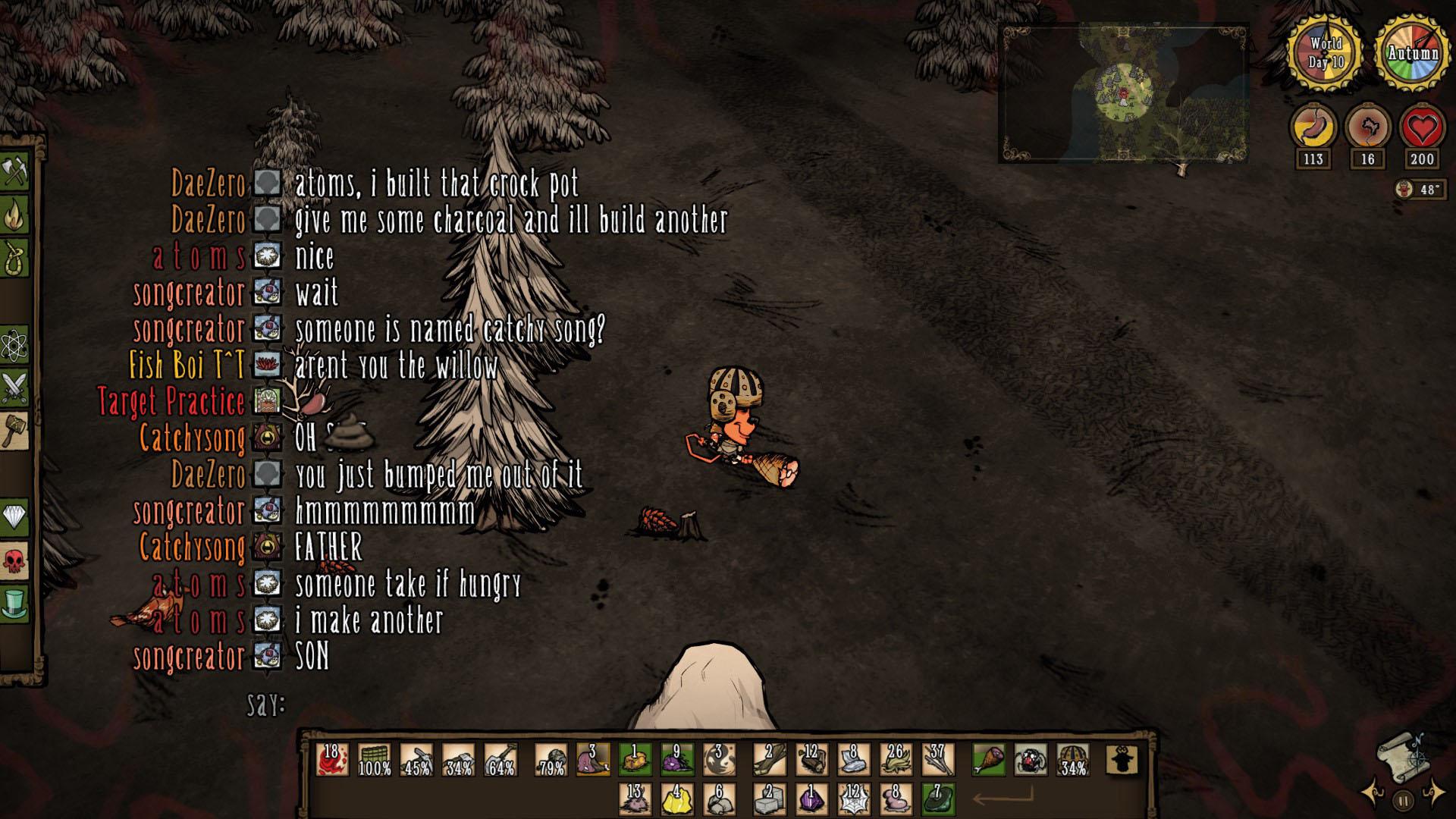Select the red petals stack of 18
The width and height of the screenshot is (1456, 819).
332,759
